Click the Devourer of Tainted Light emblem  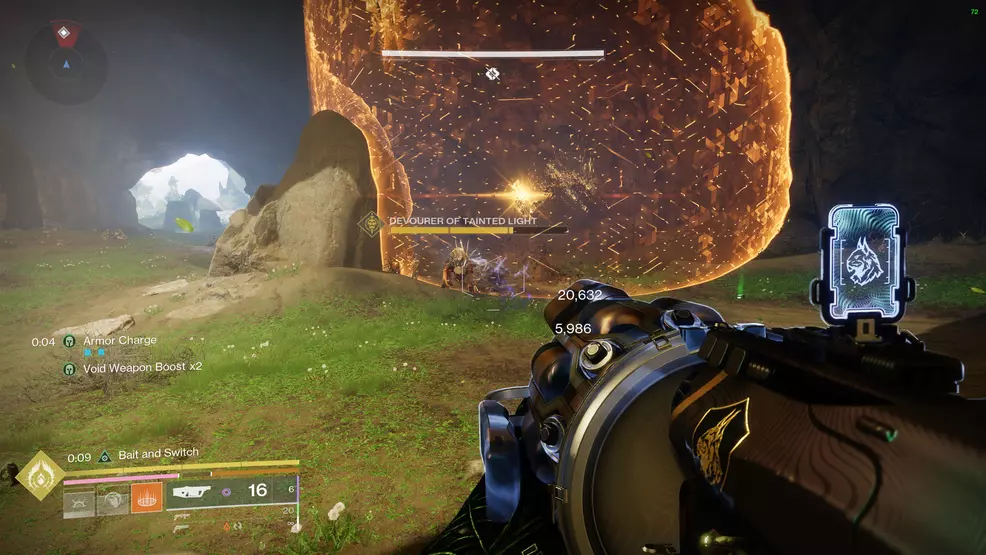370,224
